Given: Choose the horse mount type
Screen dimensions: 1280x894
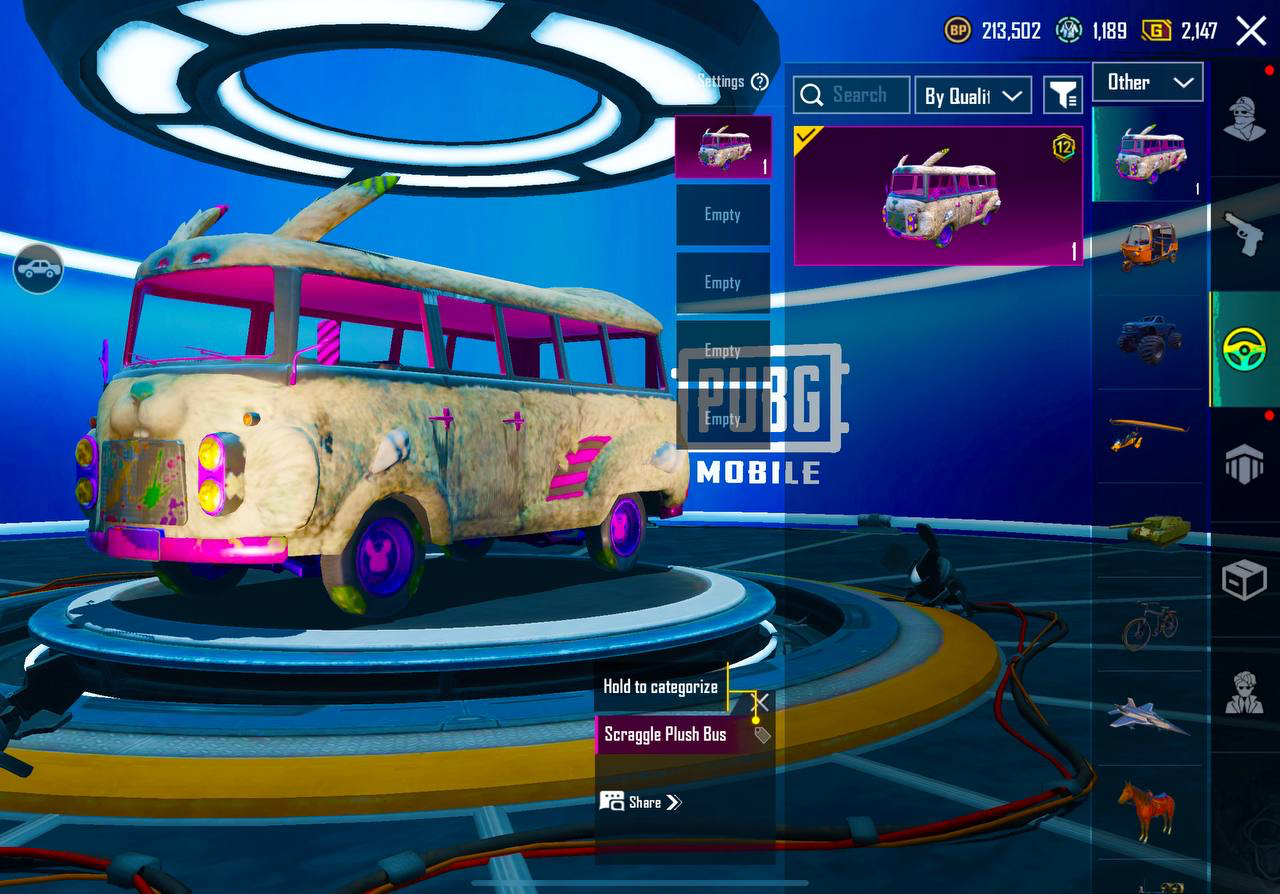Looking at the screenshot, I should tap(1148, 808).
